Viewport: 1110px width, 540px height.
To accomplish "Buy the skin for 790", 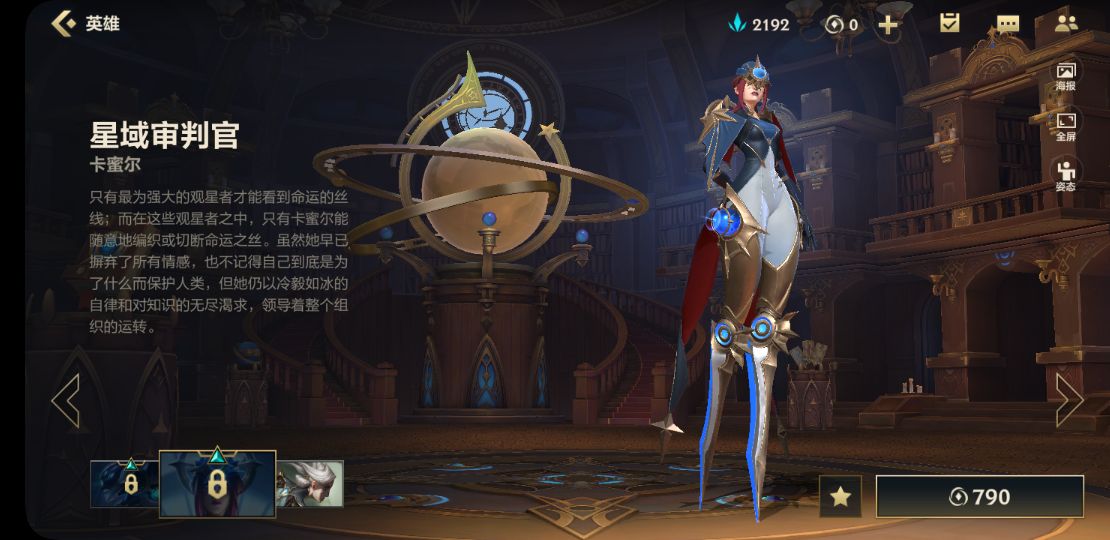I will (x=979, y=496).
